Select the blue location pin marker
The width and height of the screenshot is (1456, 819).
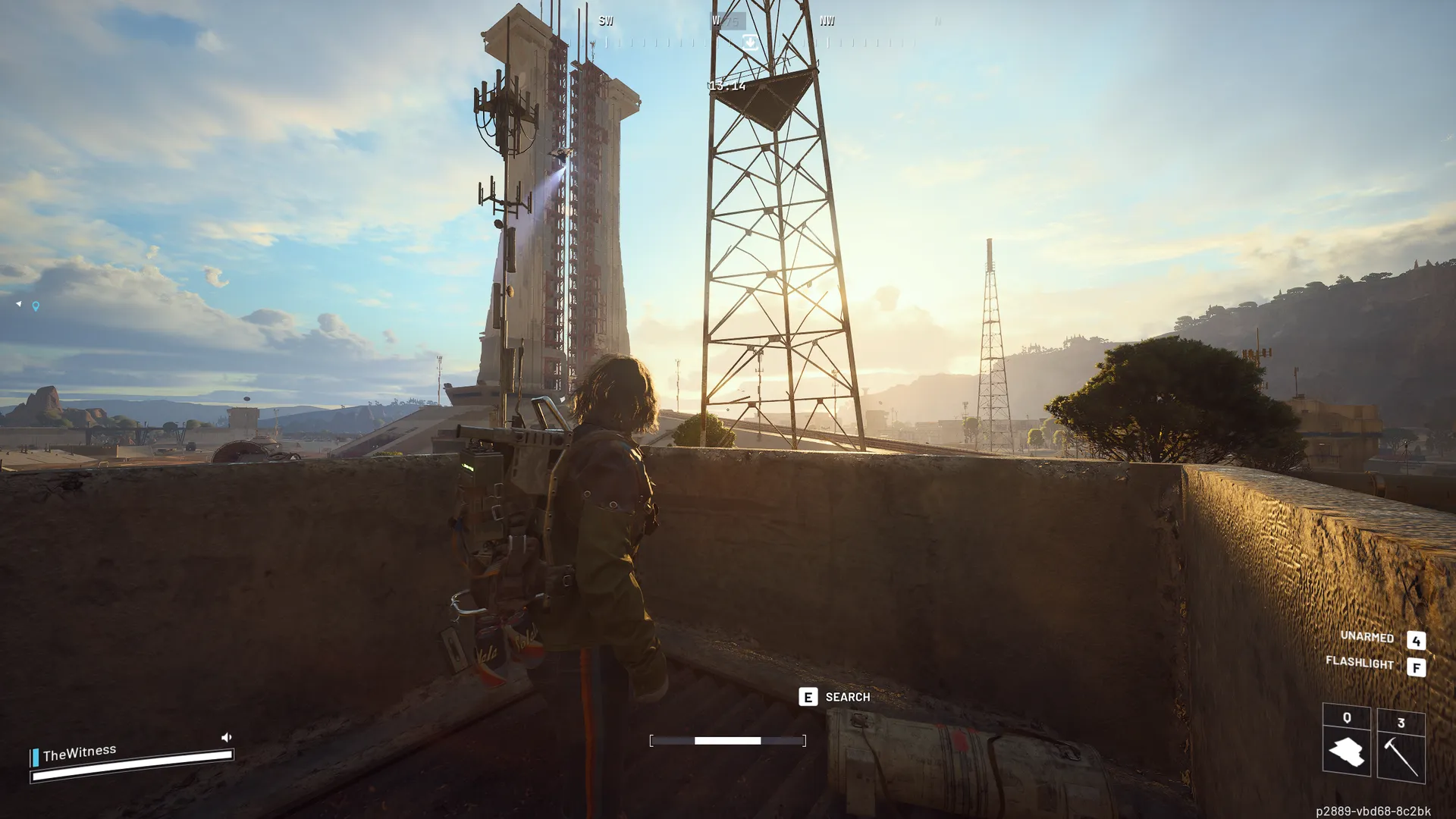(x=36, y=306)
